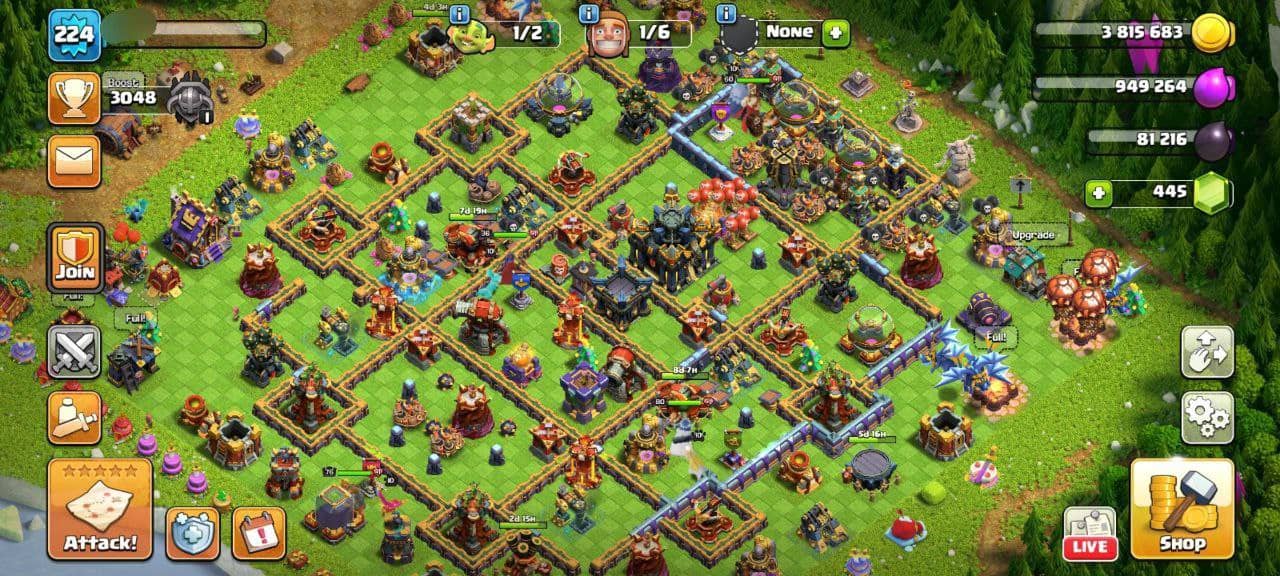Open the settings gears button
The image size is (1280, 576).
coord(1207,418)
